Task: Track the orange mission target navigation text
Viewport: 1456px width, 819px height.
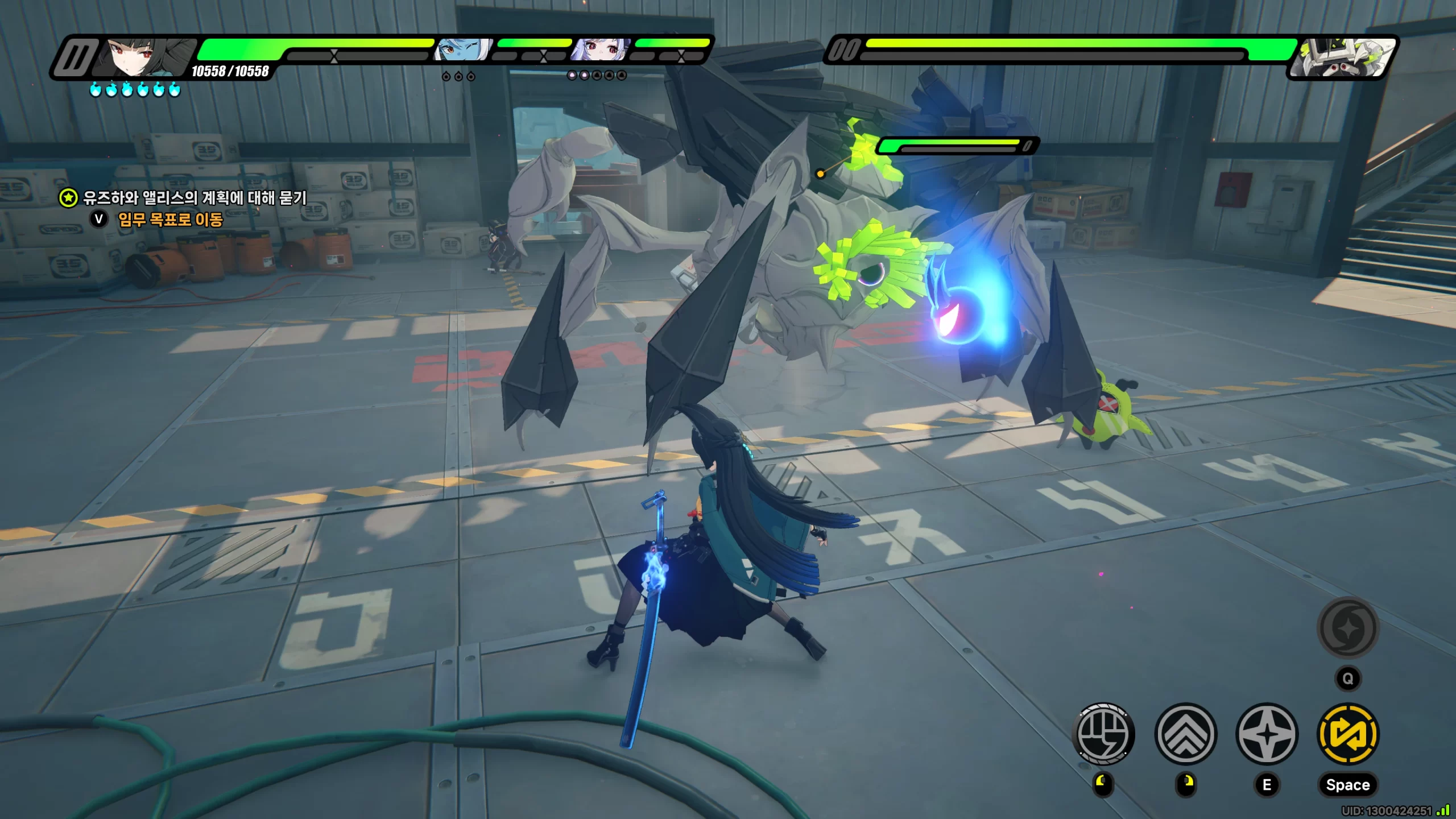Action: (x=170, y=220)
